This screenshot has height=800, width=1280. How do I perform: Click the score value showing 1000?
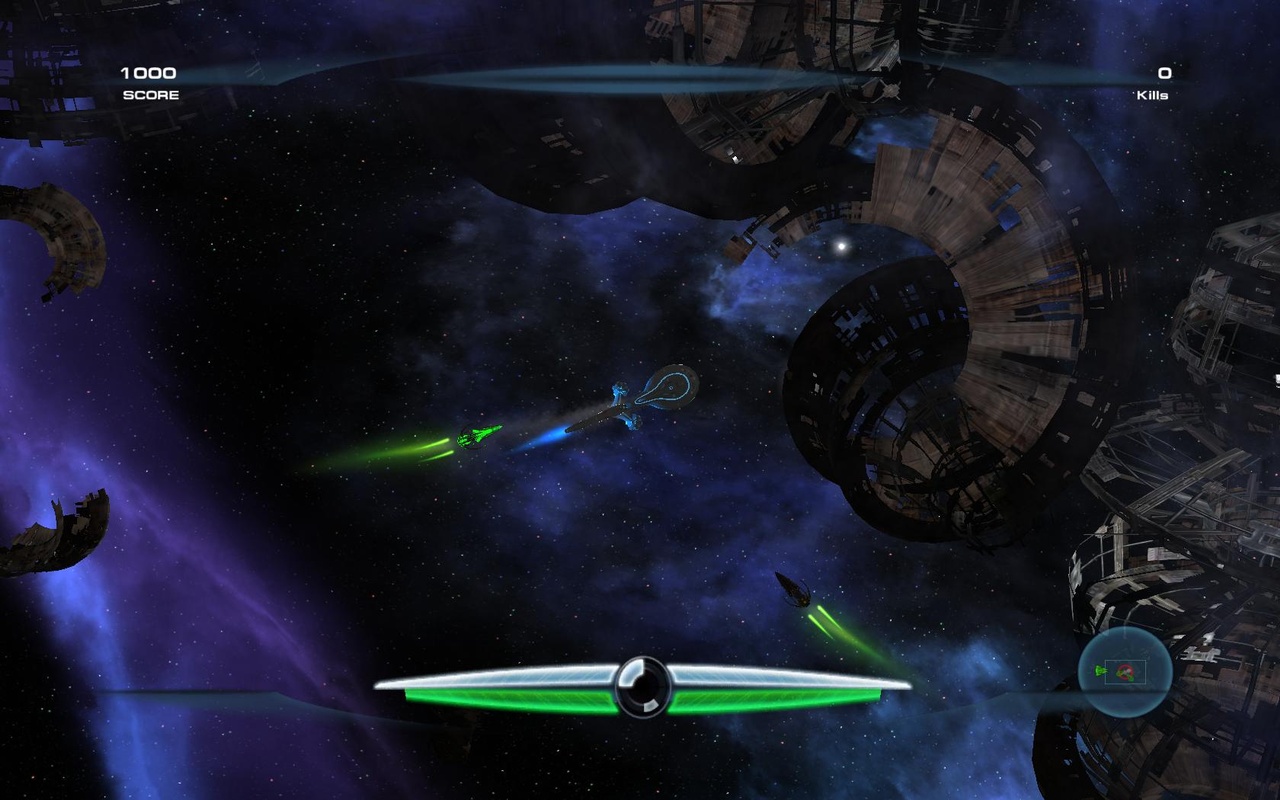click(148, 72)
